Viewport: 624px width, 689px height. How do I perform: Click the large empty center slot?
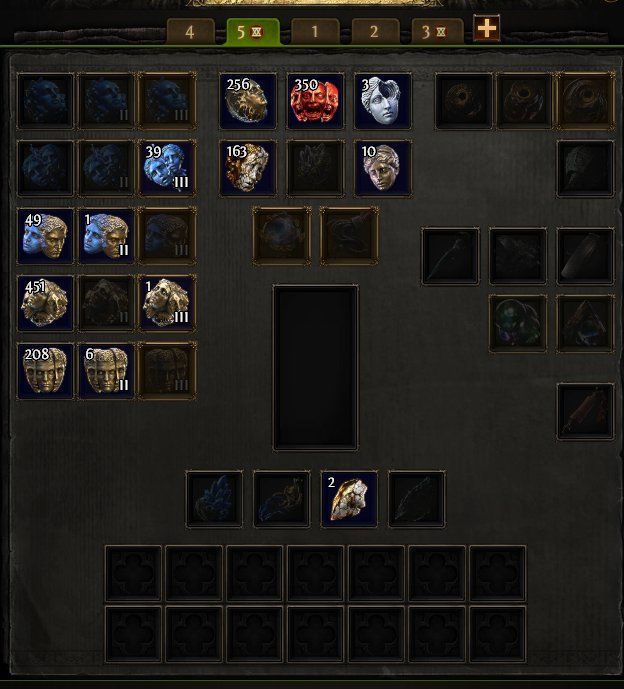tap(315, 367)
